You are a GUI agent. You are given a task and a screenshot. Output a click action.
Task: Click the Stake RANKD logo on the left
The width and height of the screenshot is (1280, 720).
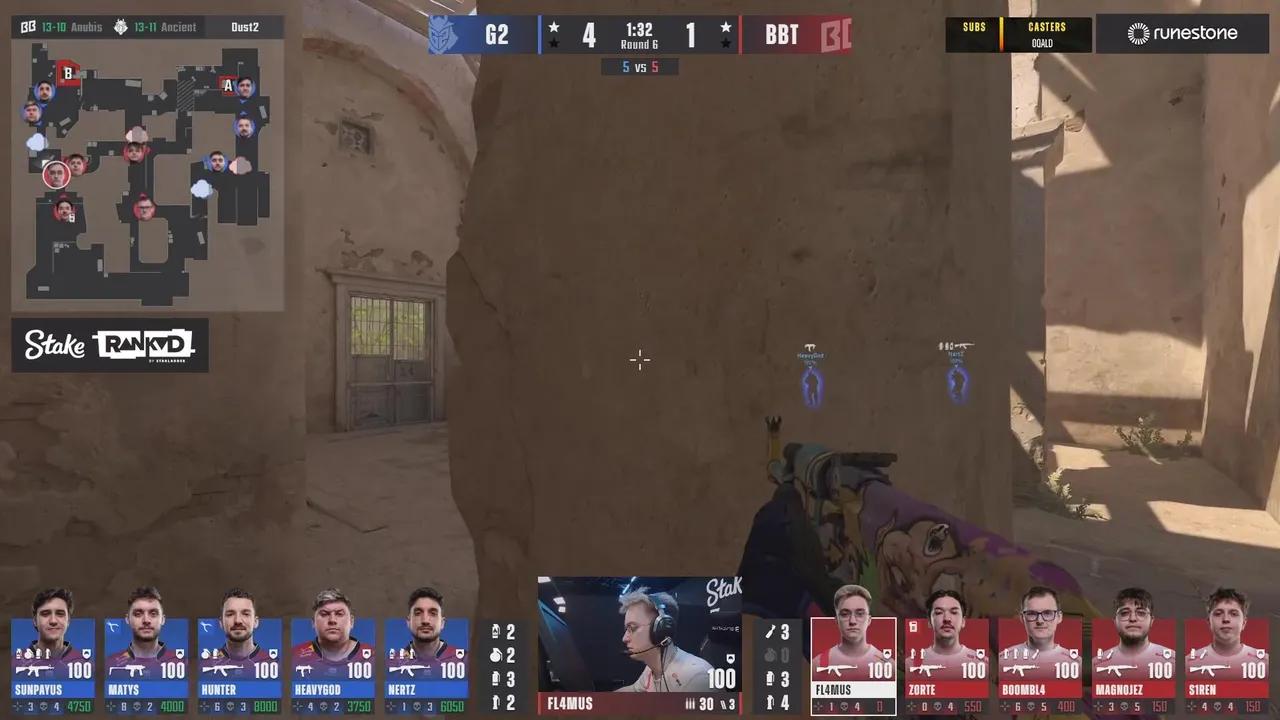coord(110,347)
